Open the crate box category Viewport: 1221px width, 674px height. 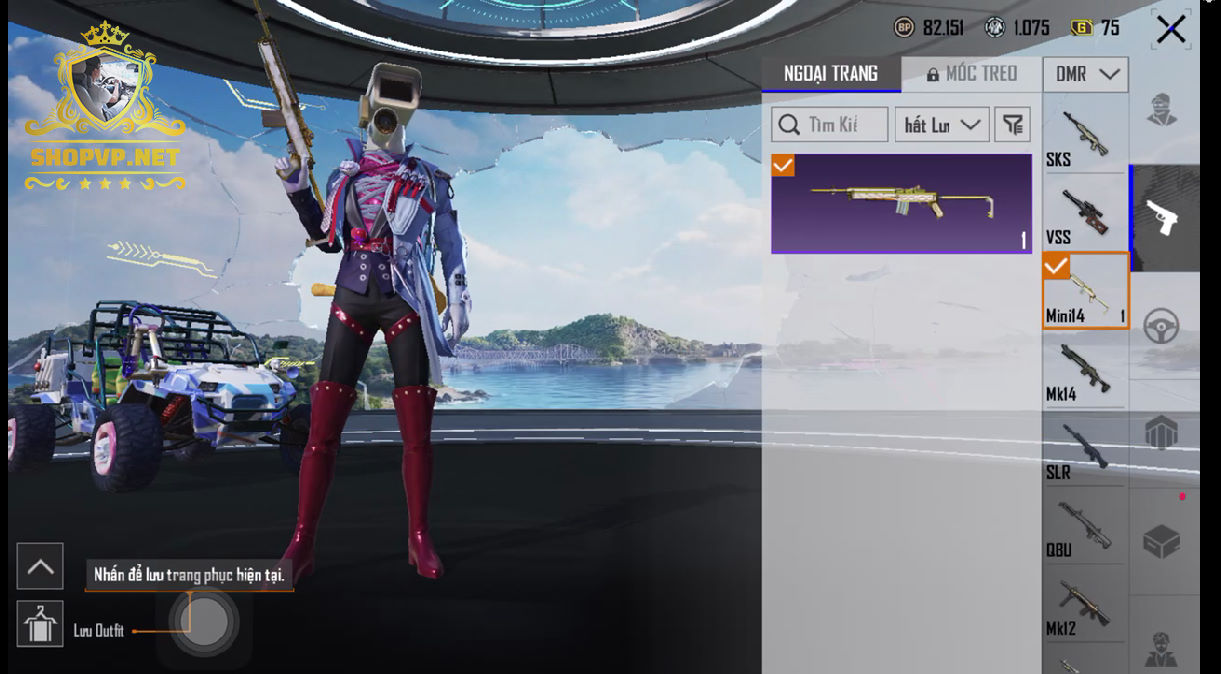[x=1162, y=542]
